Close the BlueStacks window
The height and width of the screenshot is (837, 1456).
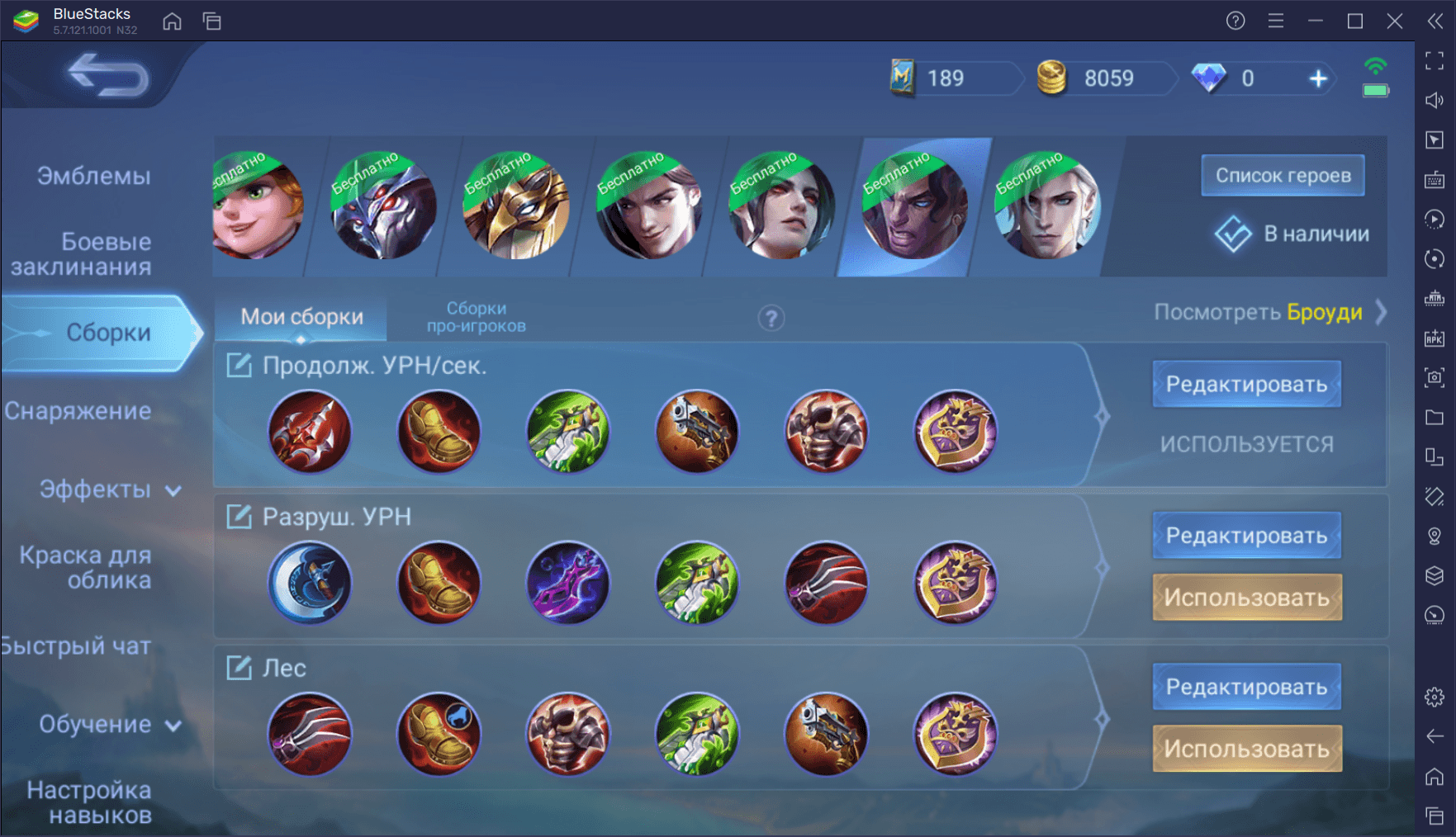click(x=1395, y=21)
